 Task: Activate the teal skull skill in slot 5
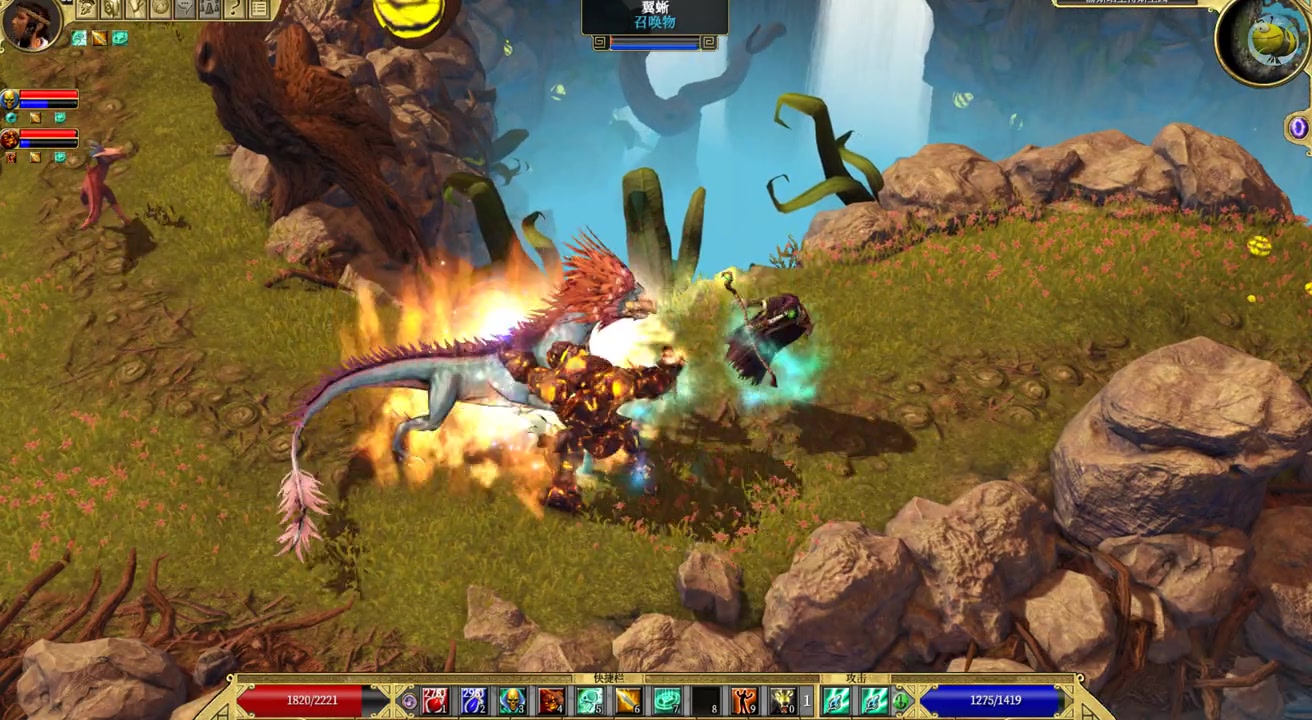coord(590,700)
